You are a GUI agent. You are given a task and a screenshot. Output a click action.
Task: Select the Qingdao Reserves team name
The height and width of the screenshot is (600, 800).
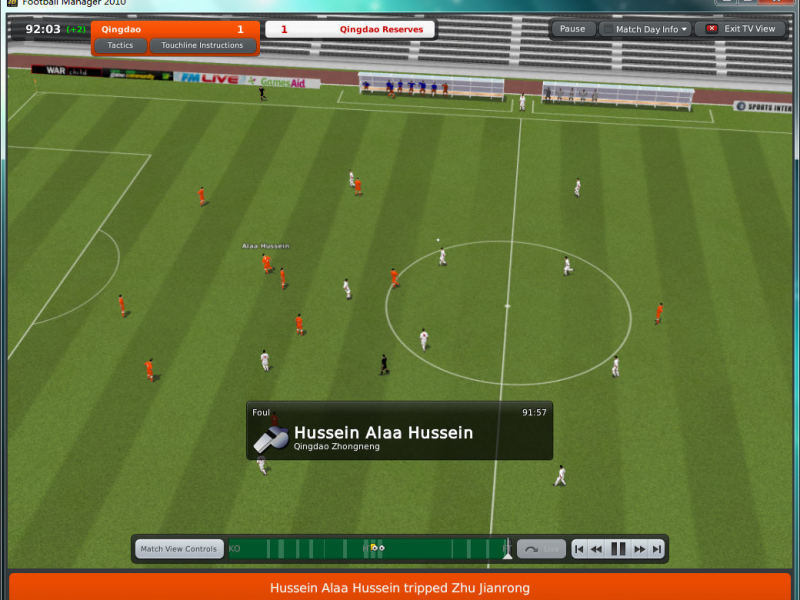[381, 29]
